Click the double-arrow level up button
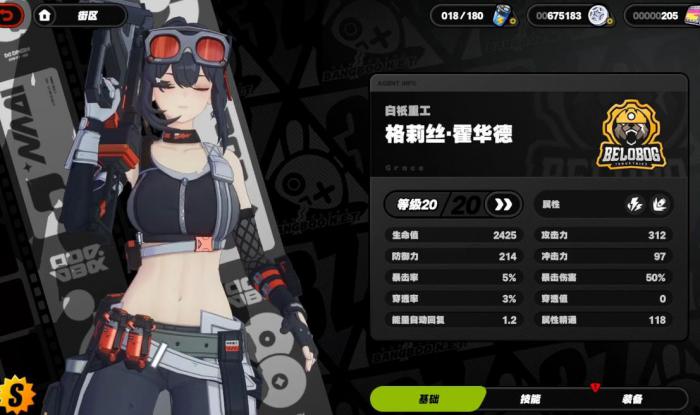 (502, 205)
